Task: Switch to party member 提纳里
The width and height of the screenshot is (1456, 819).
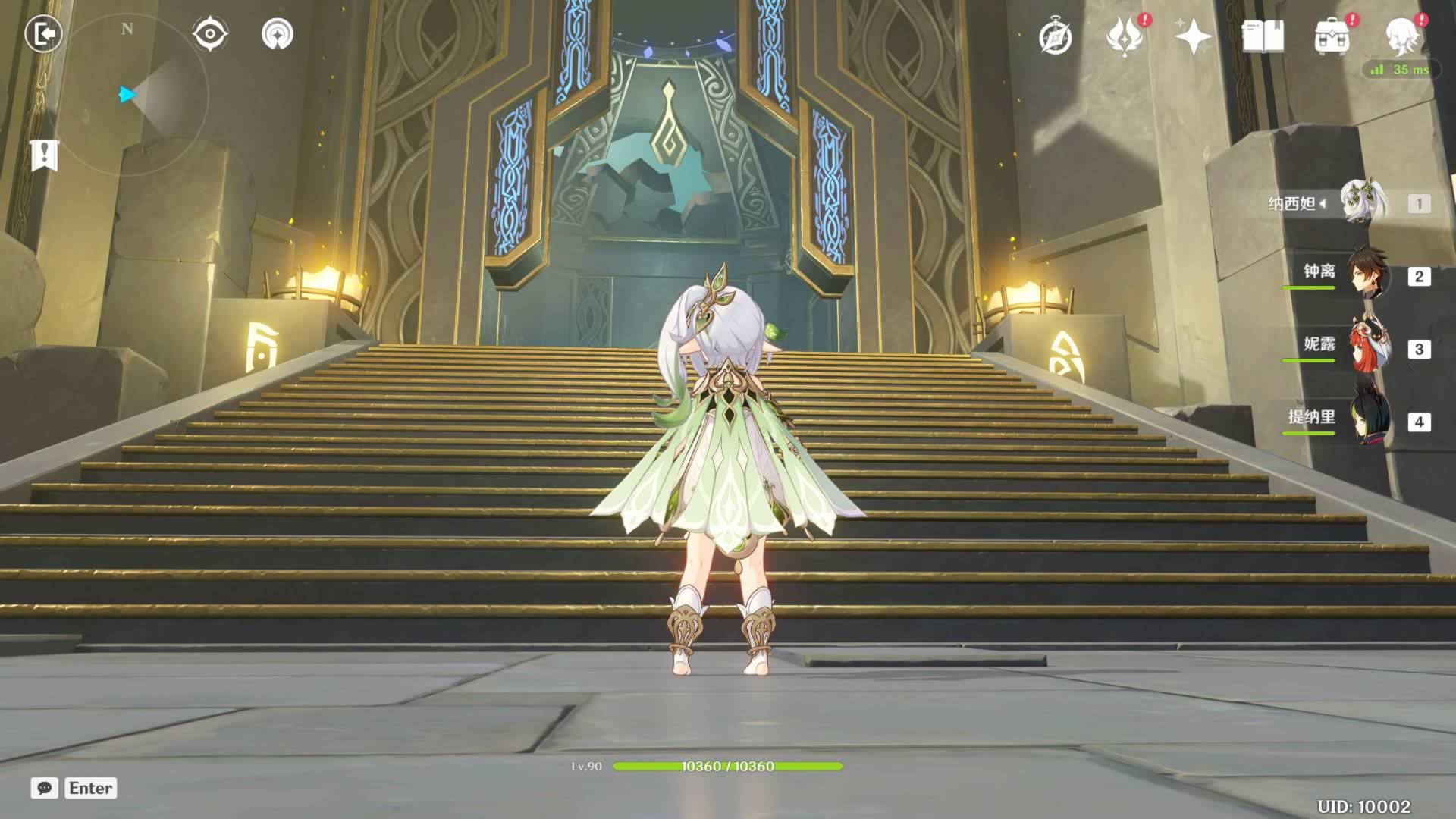Action: (x=1365, y=421)
